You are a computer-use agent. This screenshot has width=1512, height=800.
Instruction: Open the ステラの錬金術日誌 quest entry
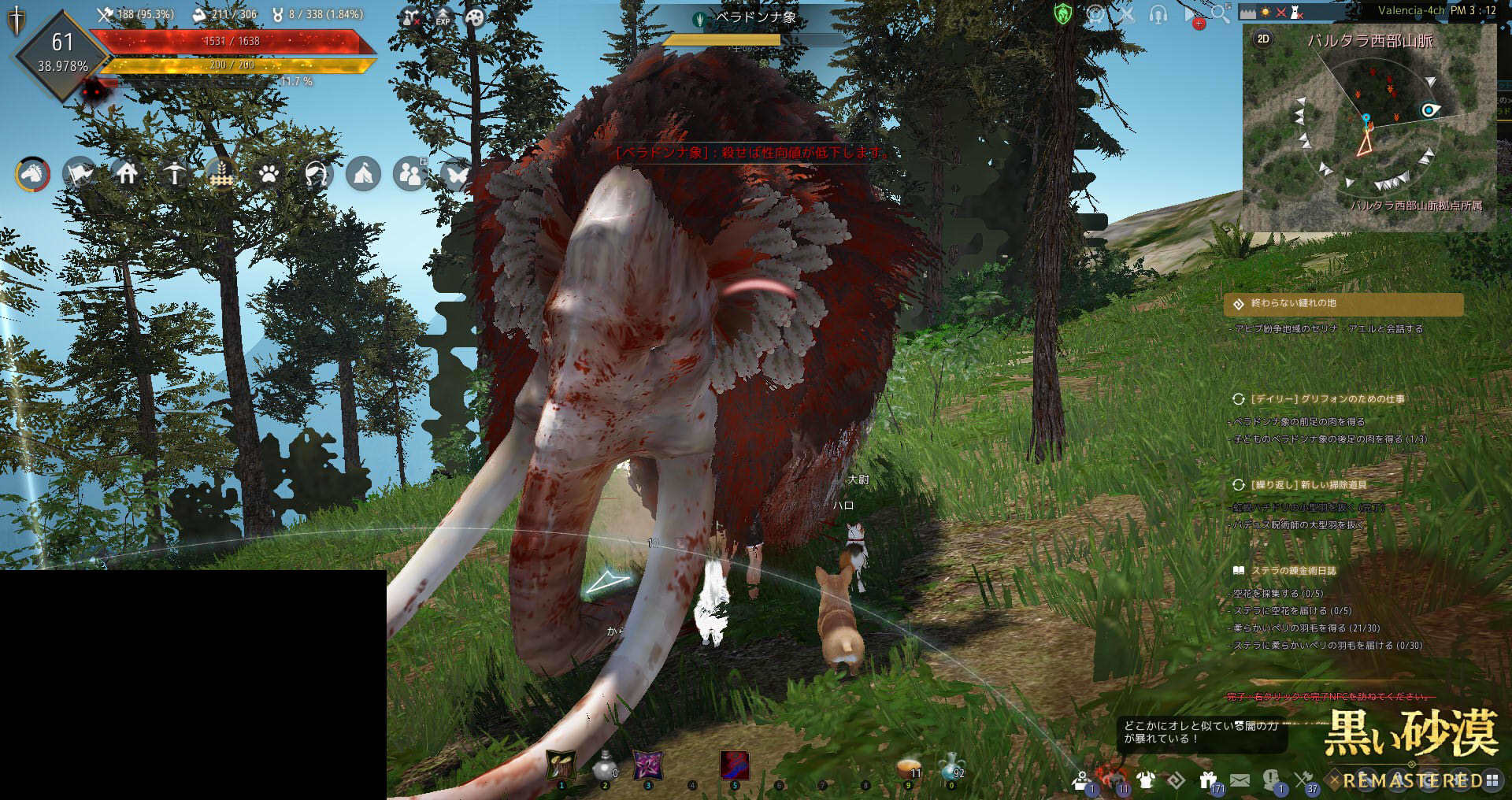(x=1293, y=571)
